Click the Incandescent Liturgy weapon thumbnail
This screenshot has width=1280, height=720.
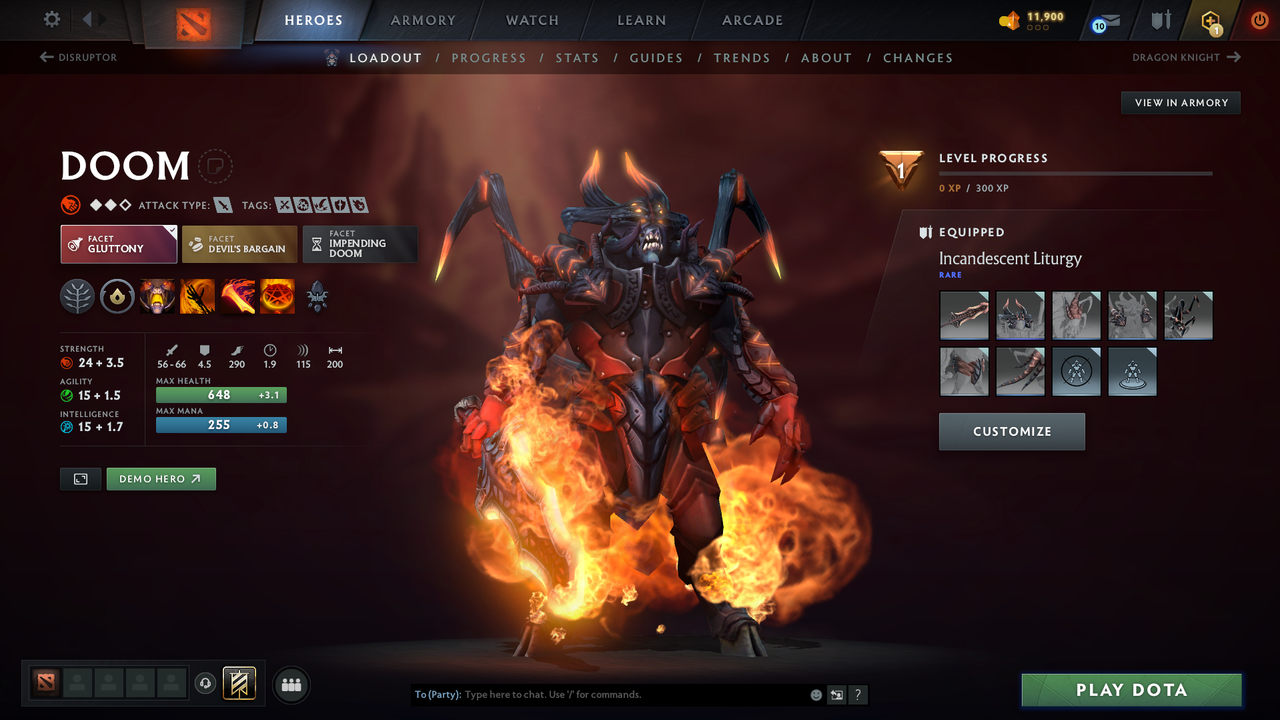tap(963, 315)
